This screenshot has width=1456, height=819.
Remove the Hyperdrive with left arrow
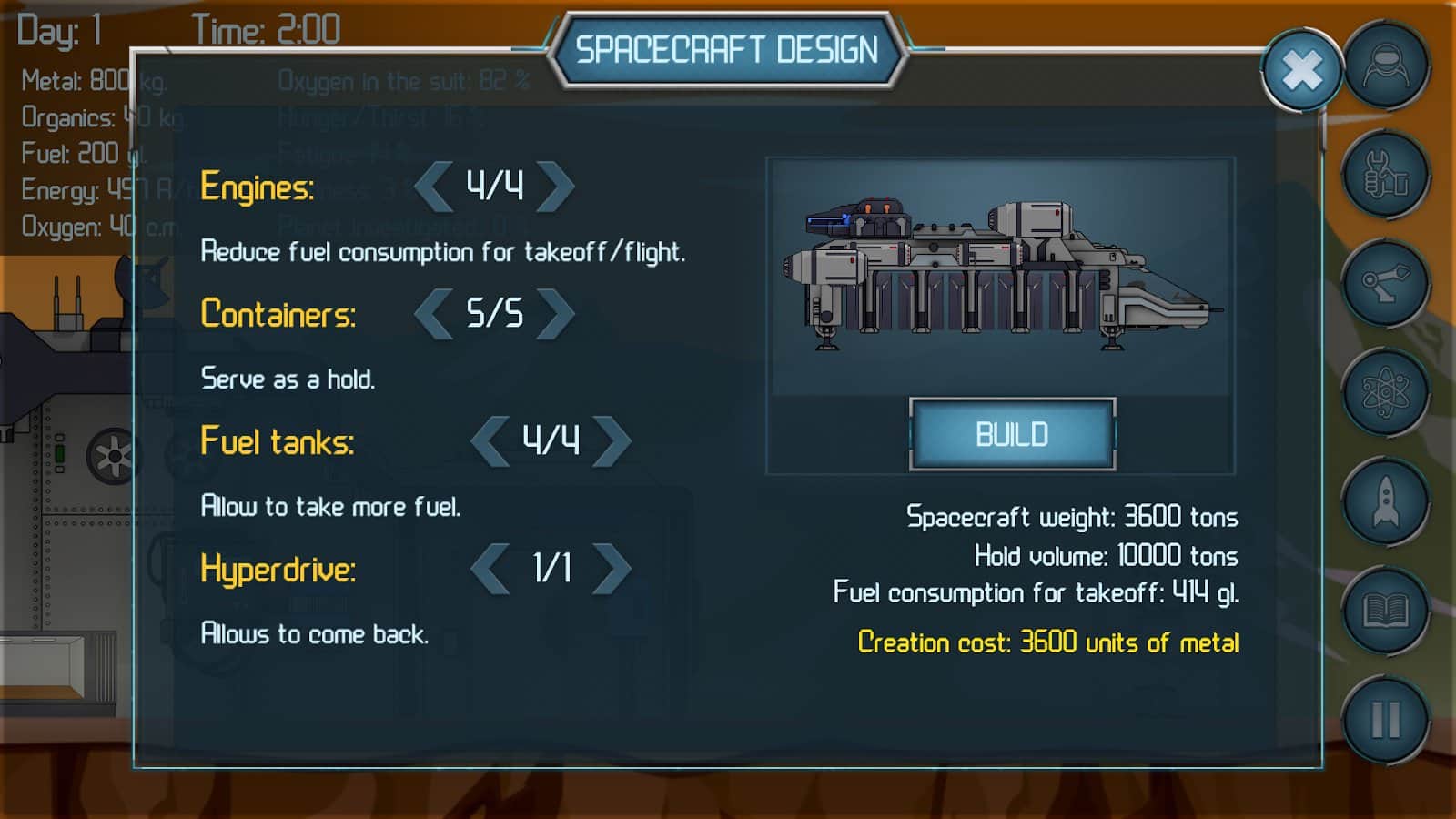point(490,569)
